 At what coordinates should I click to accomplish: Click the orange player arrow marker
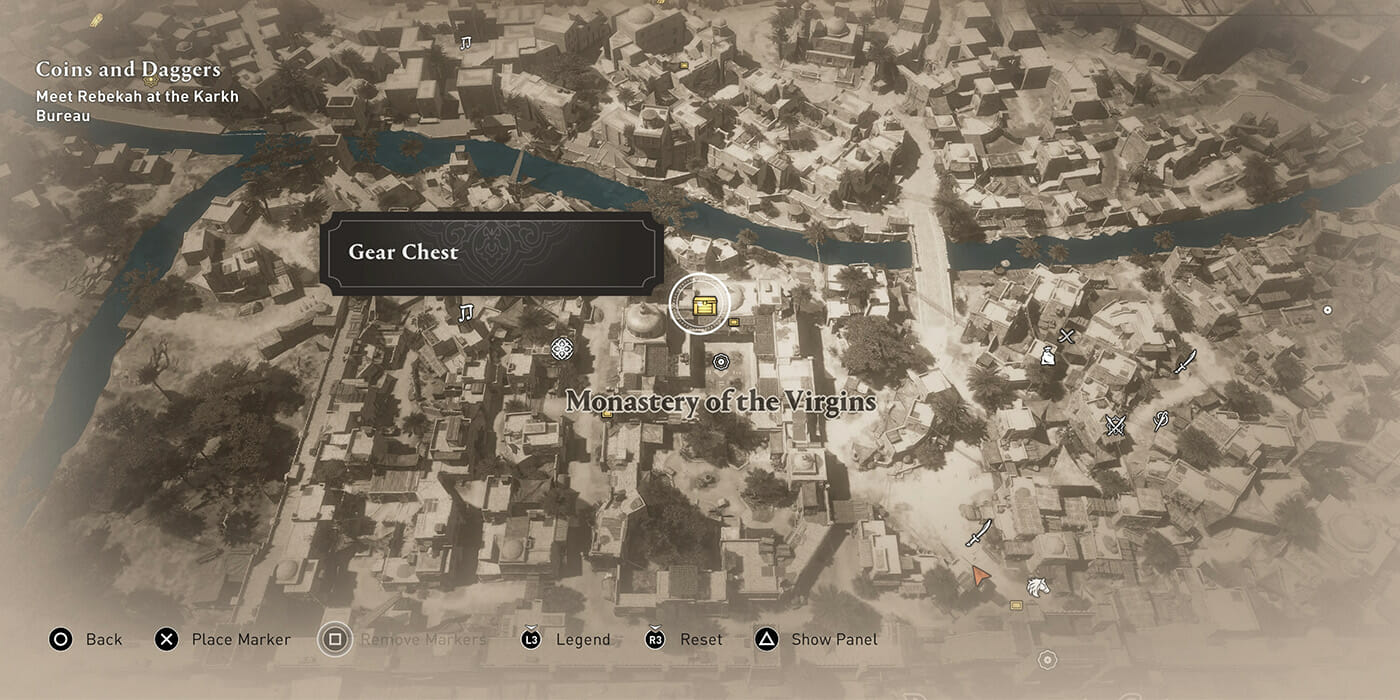click(x=981, y=575)
